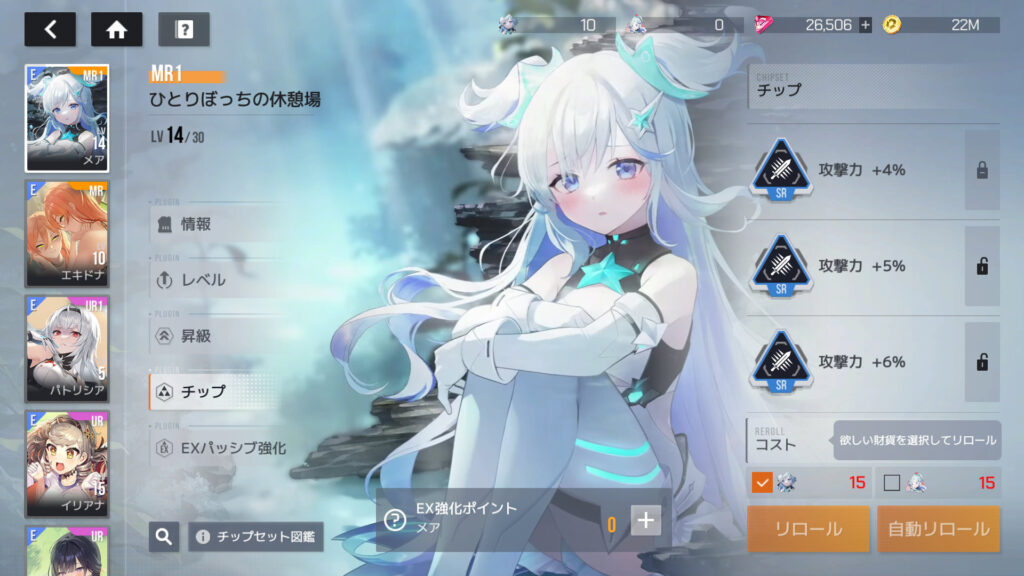Return to the home screen

(117, 29)
